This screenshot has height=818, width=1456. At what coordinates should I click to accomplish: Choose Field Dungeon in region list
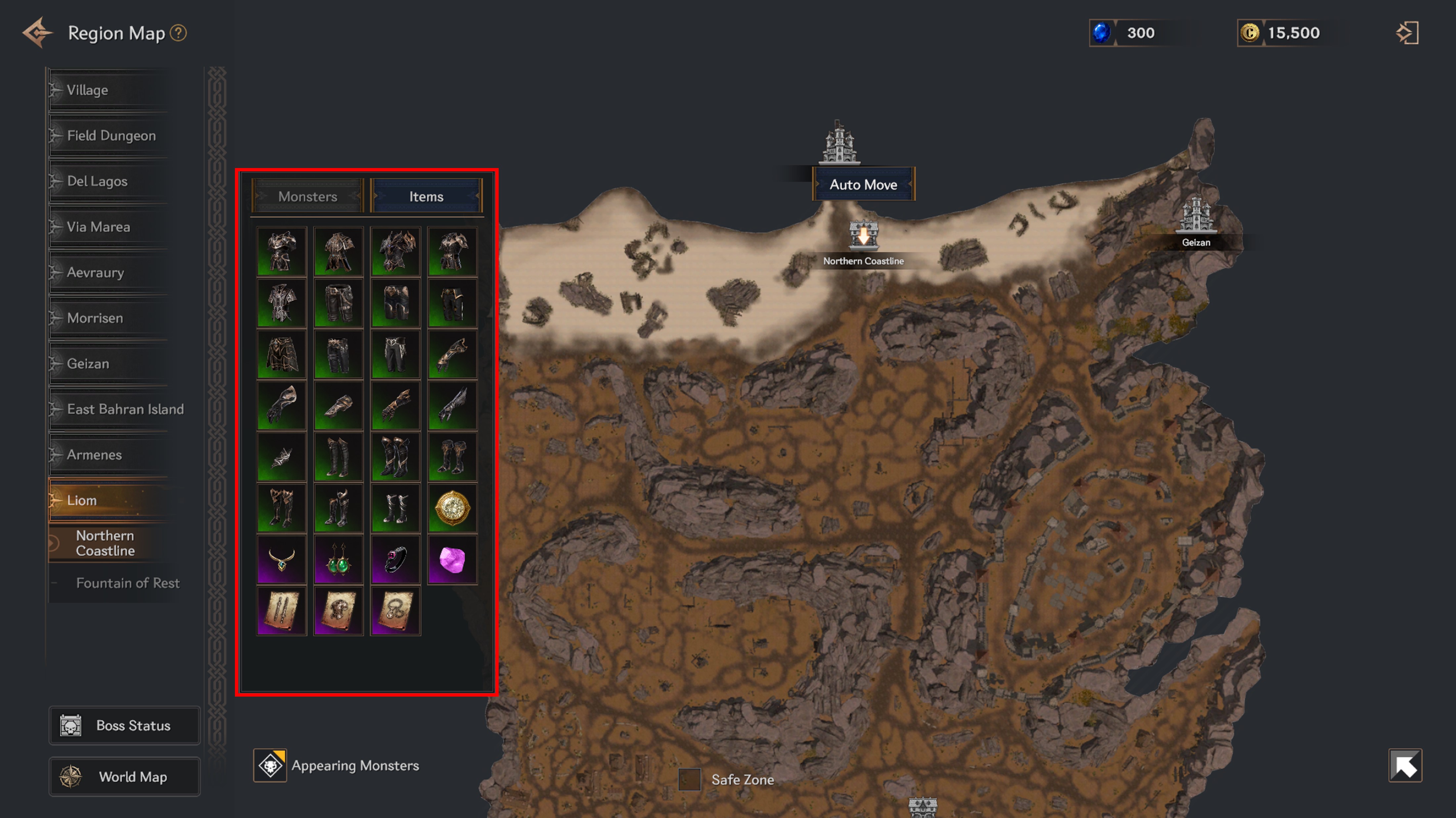point(111,136)
